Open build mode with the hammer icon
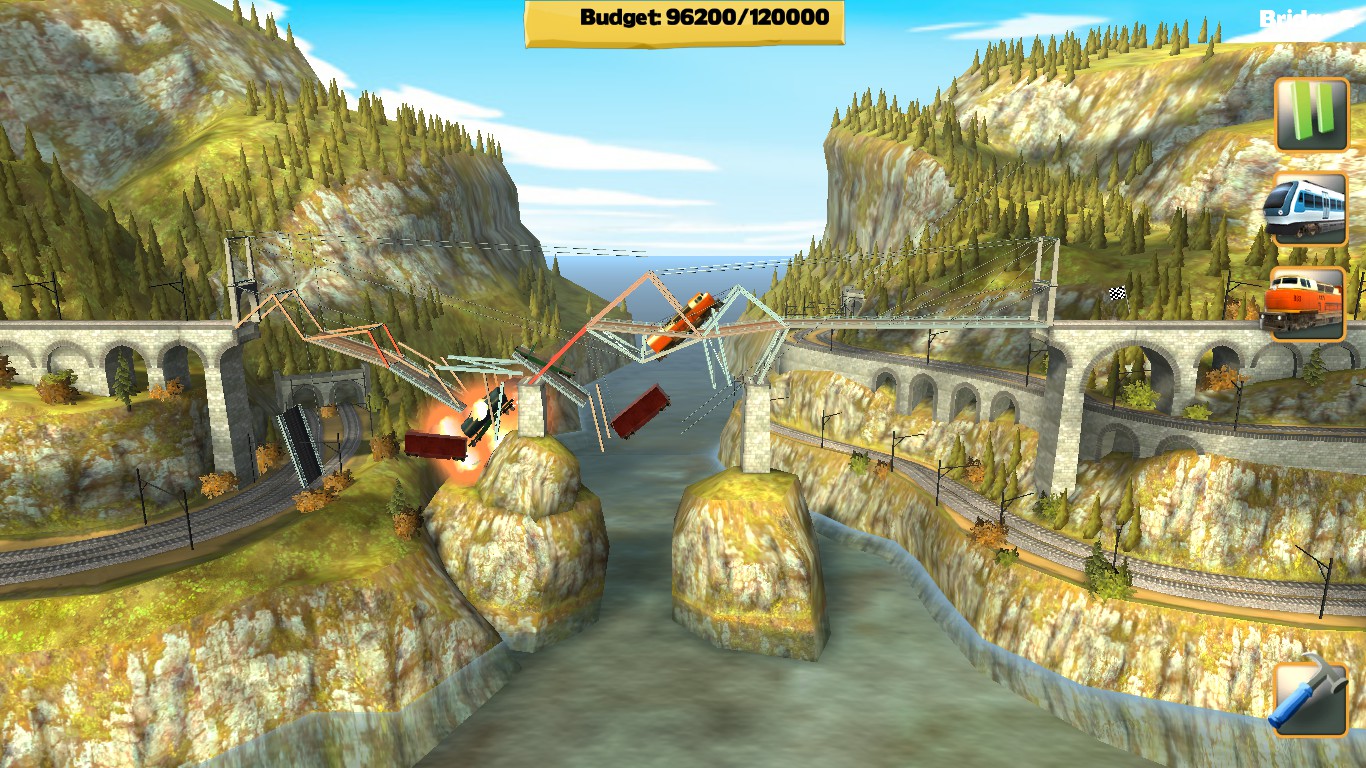This screenshot has width=1366, height=768. (x=1310, y=699)
